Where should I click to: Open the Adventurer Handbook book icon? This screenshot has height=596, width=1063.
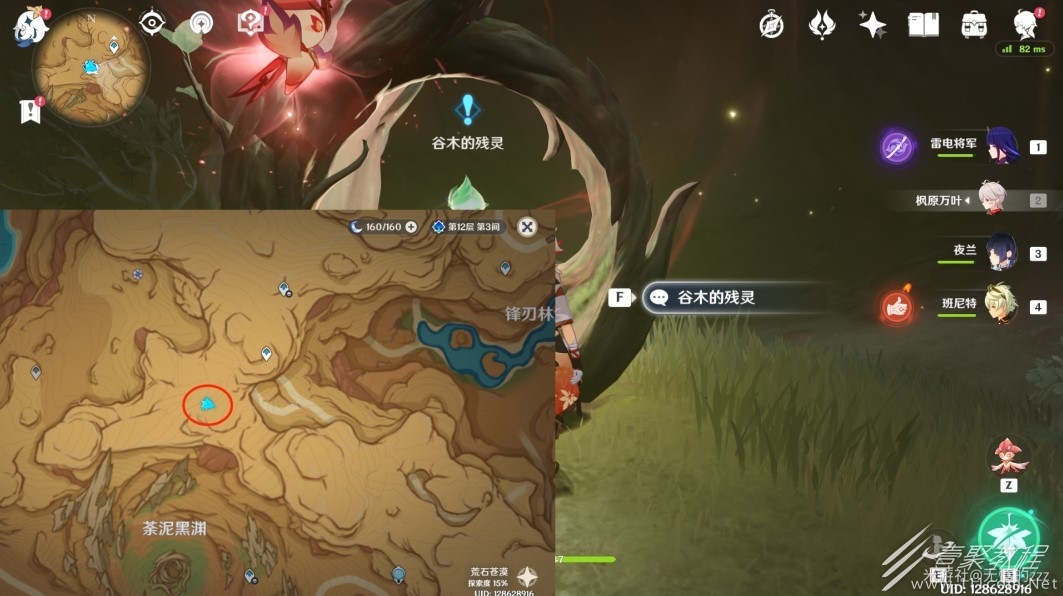(x=922, y=26)
